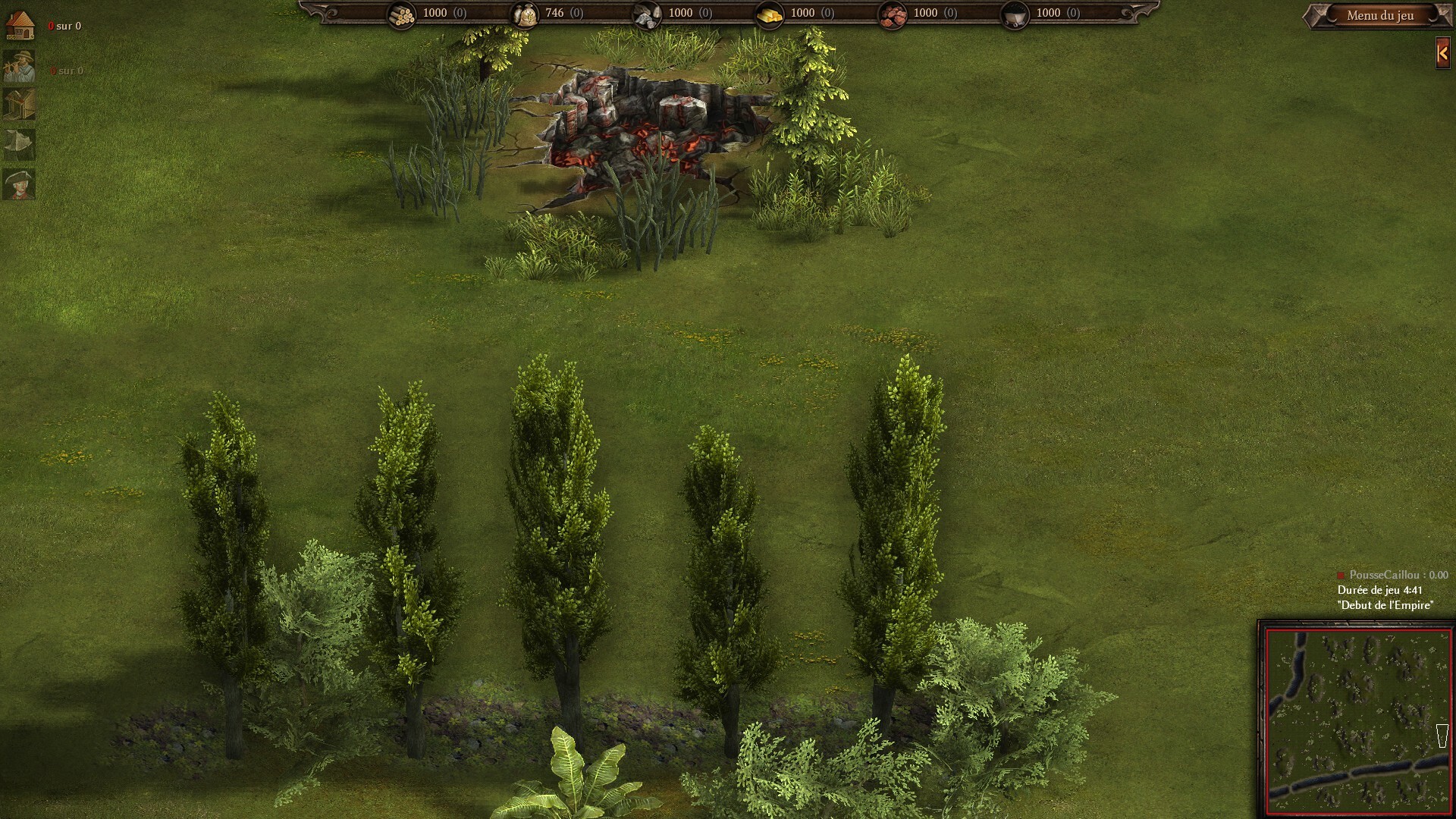
Task: Select the house population icon
Action: (20, 26)
